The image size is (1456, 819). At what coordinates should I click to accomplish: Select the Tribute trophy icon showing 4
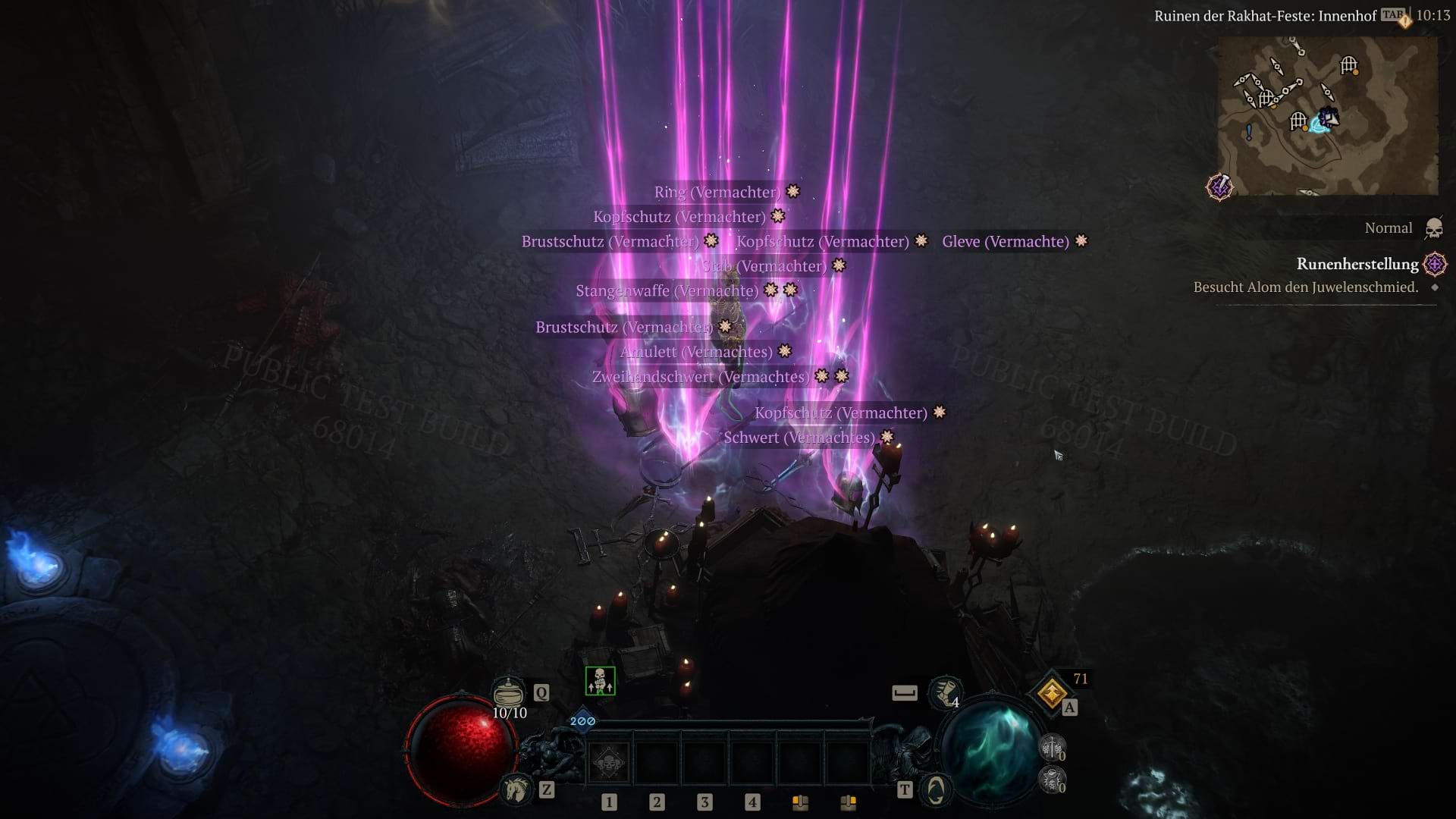point(943,693)
